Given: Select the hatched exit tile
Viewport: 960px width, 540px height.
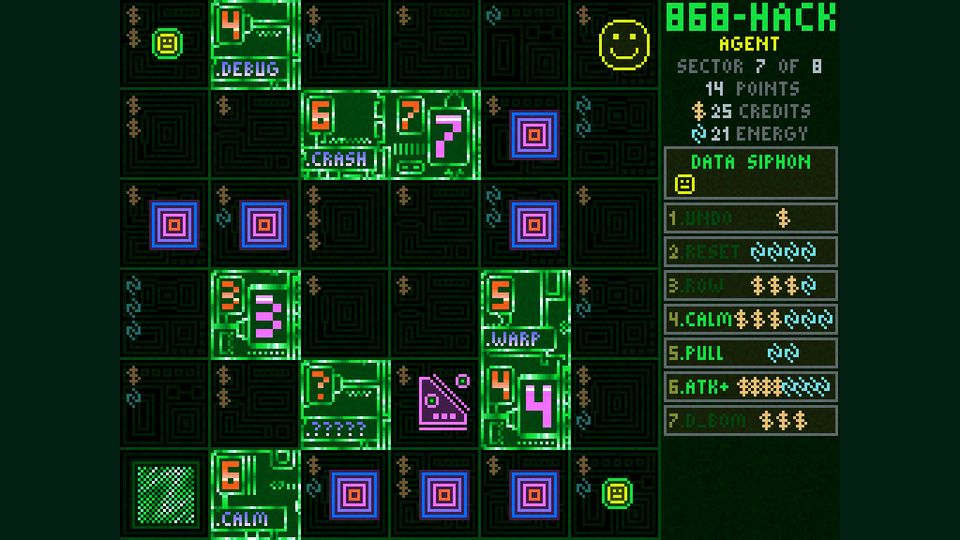Looking at the screenshot, I should (165, 494).
